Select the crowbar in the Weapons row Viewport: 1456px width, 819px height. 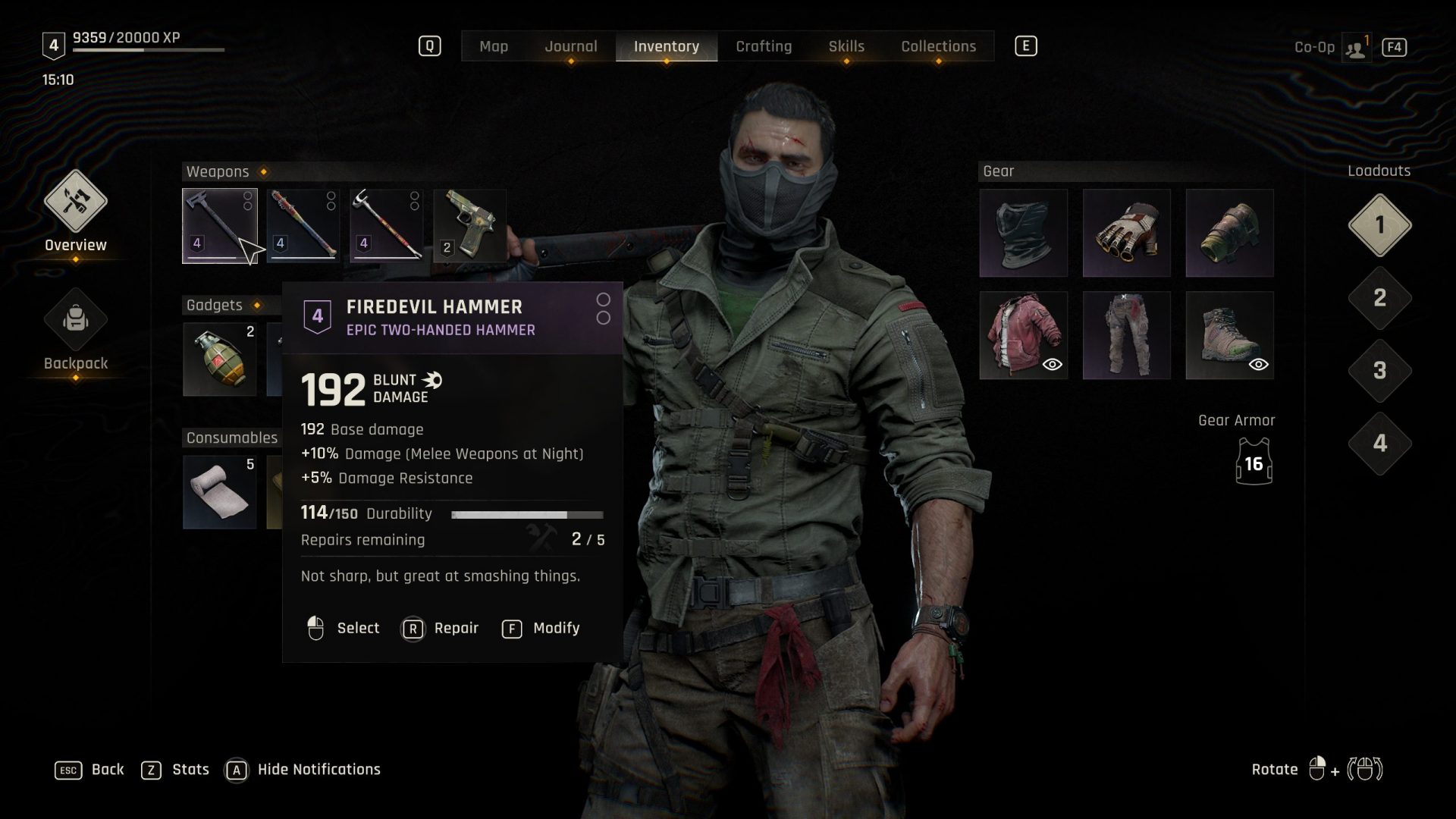pos(385,224)
